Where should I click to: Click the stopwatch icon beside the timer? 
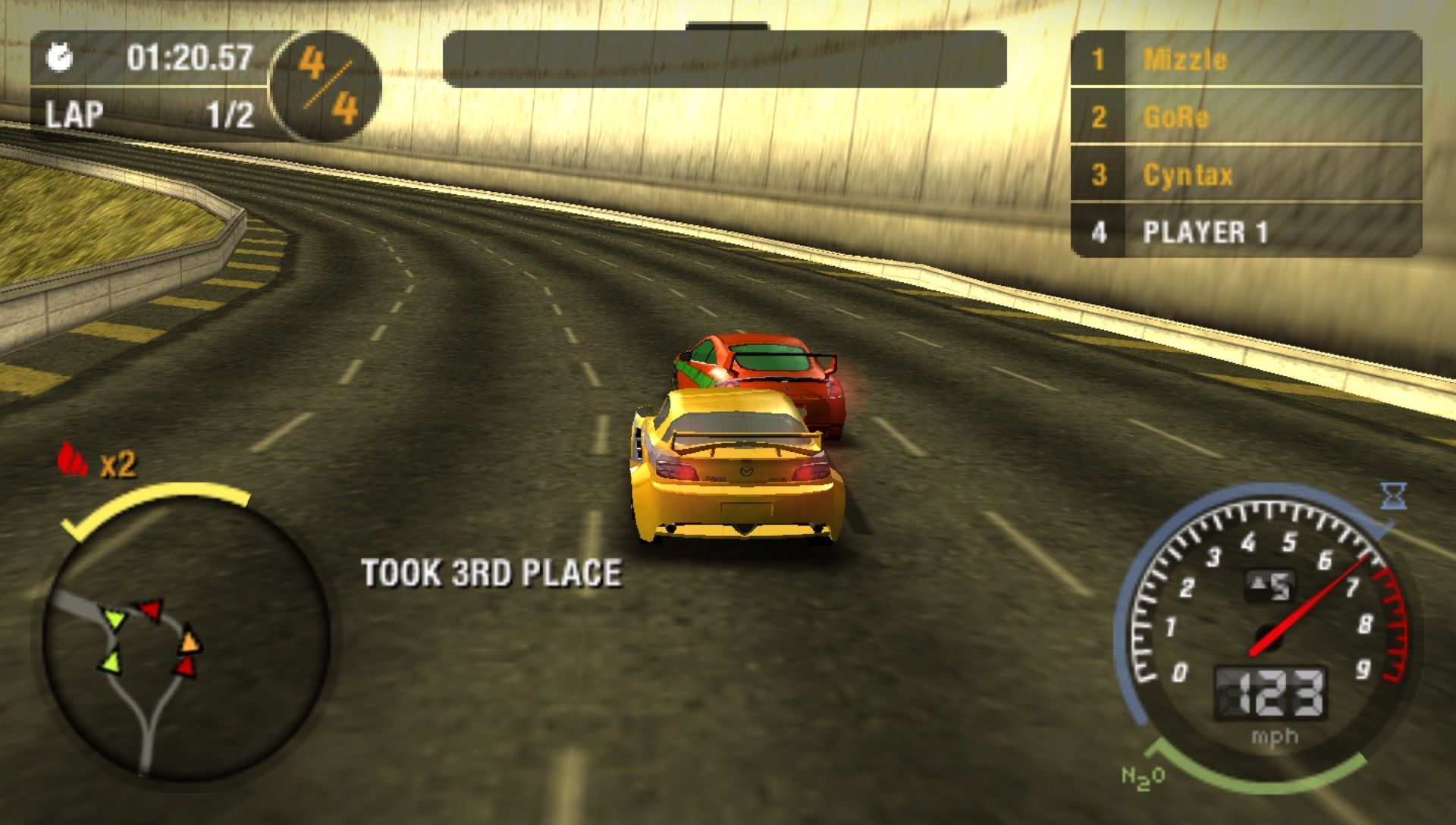tap(60, 58)
